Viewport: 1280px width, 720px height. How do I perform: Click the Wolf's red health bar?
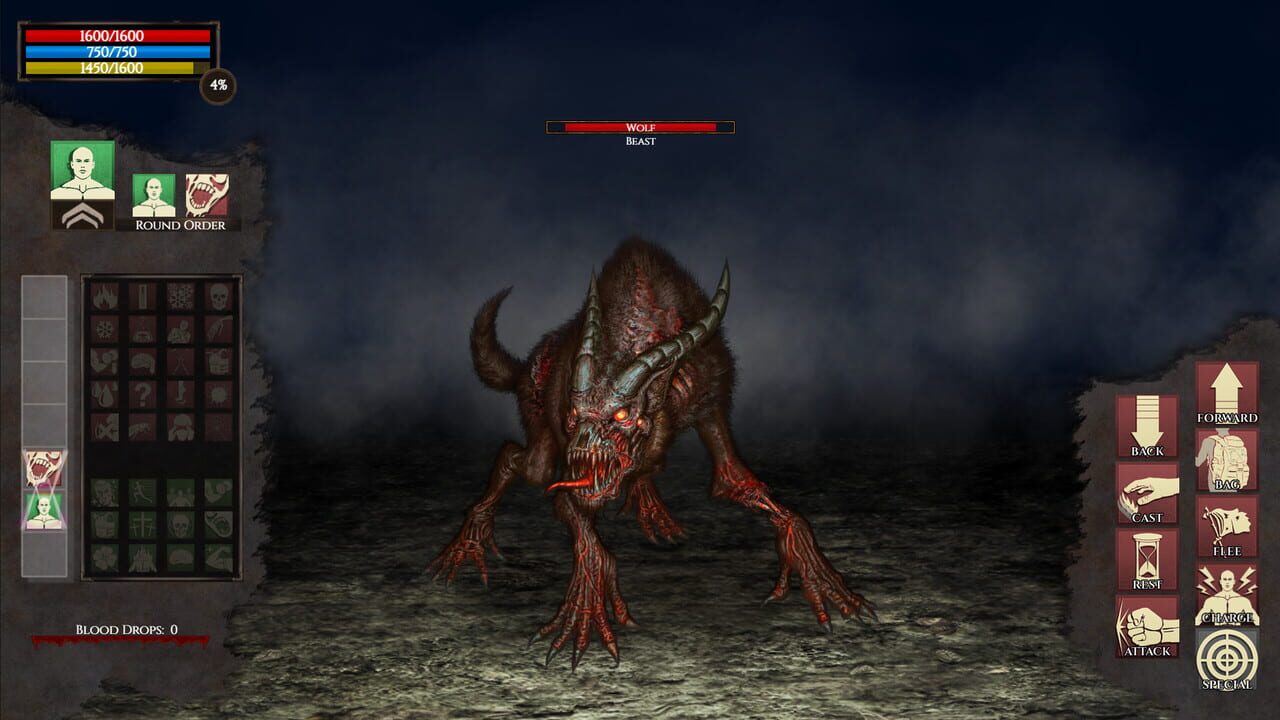point(640,128)
